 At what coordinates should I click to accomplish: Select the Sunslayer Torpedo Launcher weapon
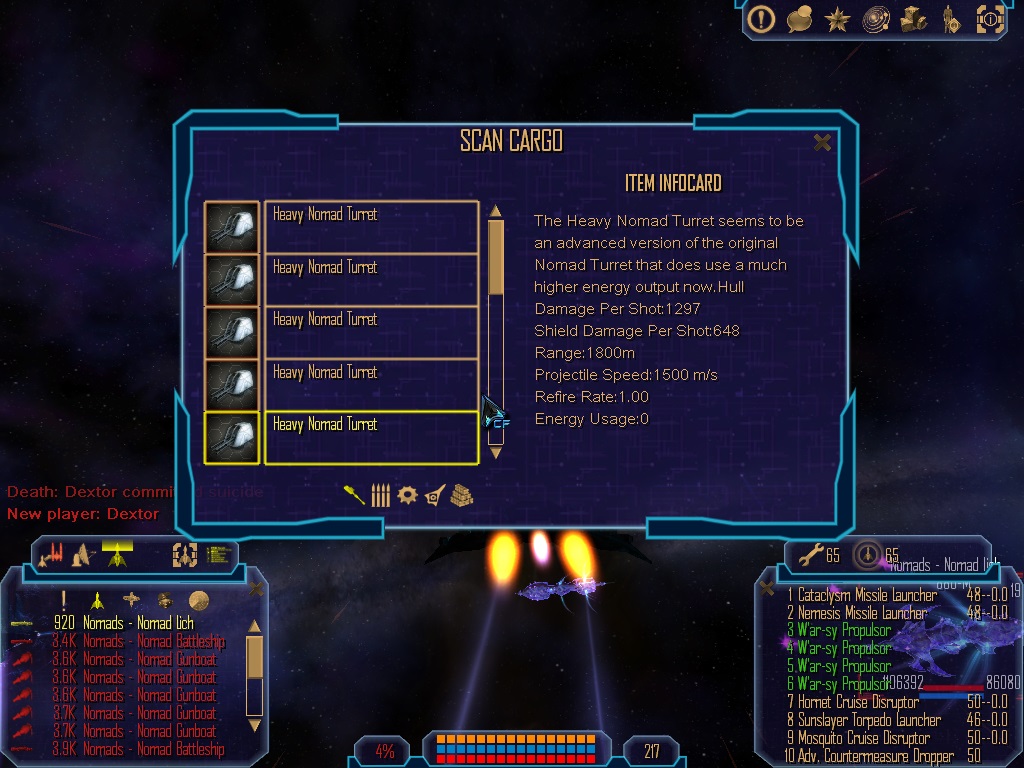coord(868,720)
